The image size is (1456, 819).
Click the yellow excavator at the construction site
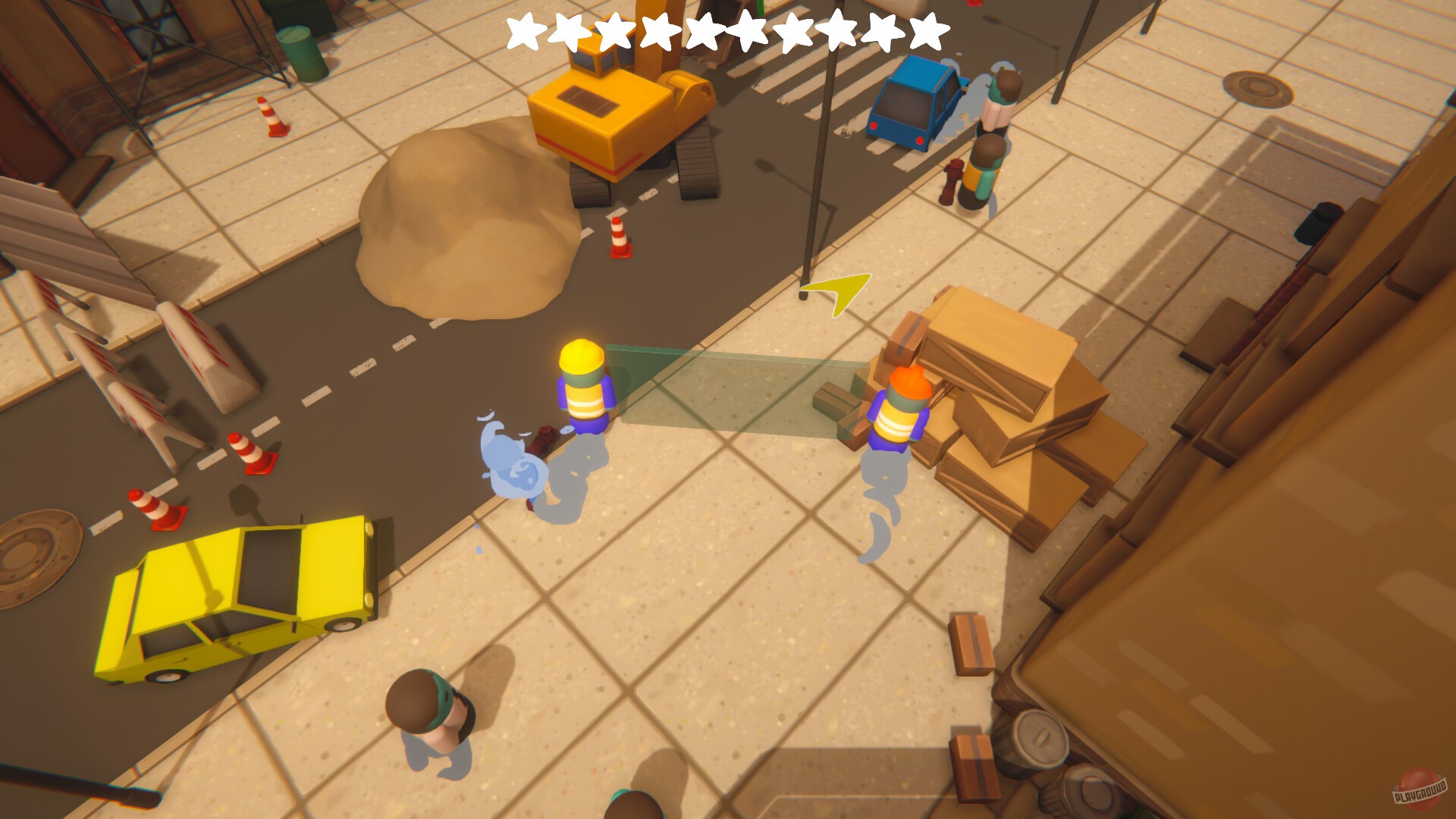[x=607, y=114]
